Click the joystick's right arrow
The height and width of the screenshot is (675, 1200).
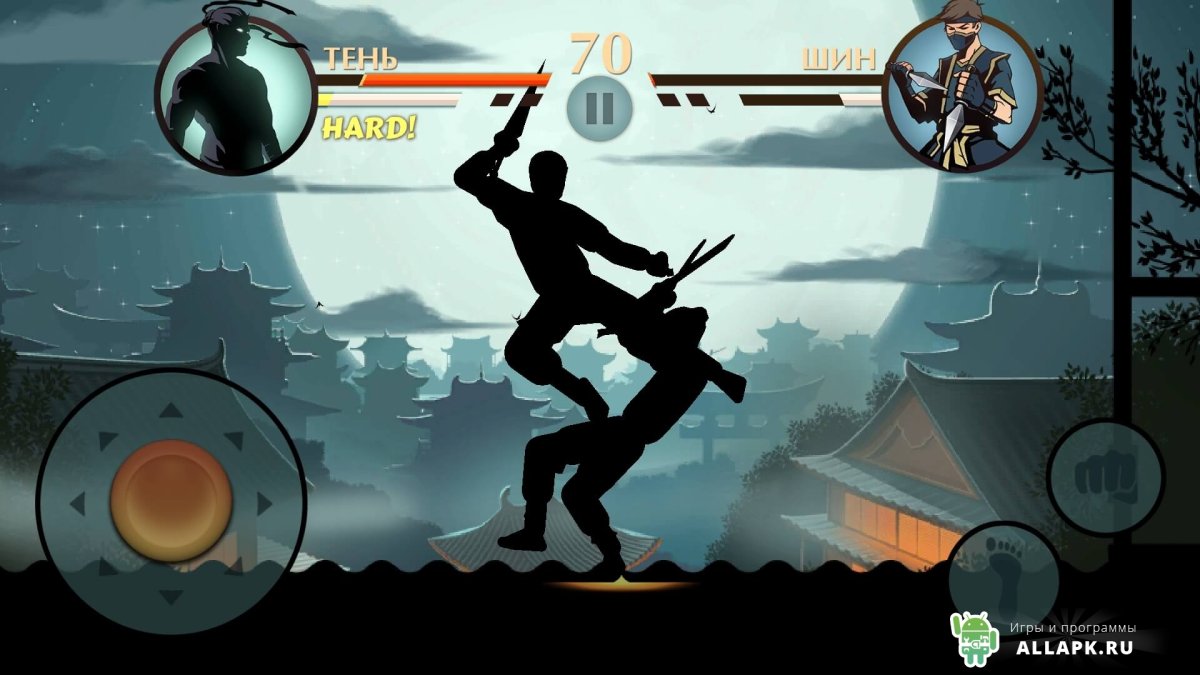tap(264, 502)
